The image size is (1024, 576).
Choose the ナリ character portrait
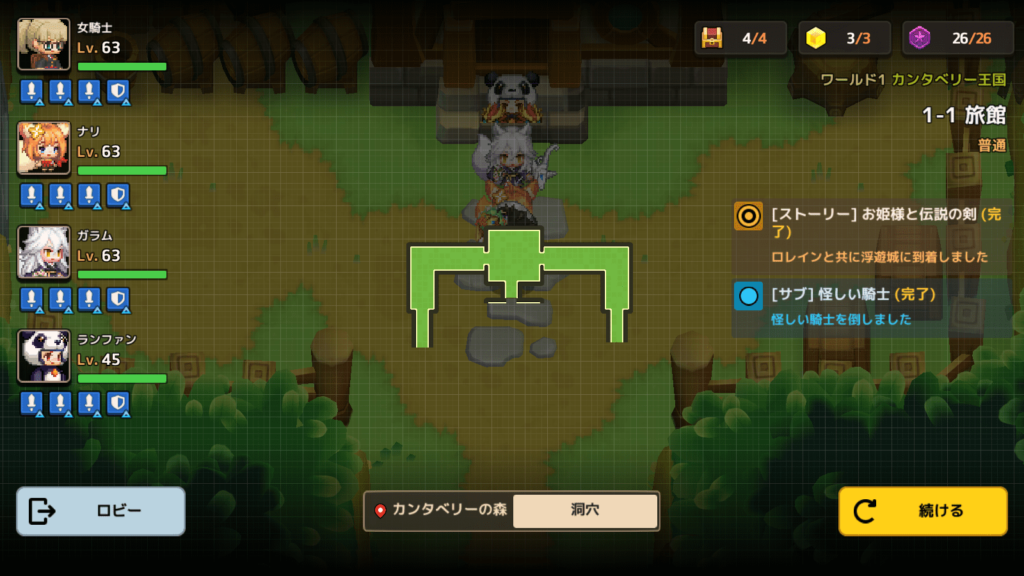44,148
